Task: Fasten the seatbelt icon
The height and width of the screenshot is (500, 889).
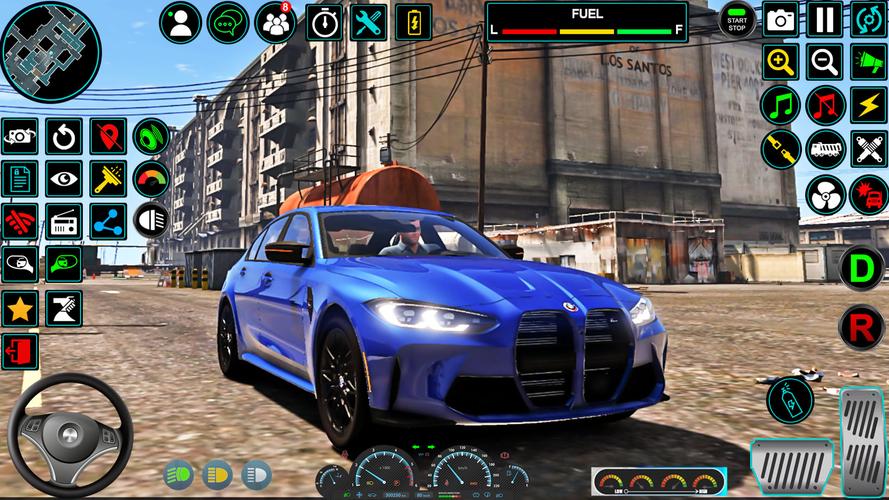Action: click(780, 149)
